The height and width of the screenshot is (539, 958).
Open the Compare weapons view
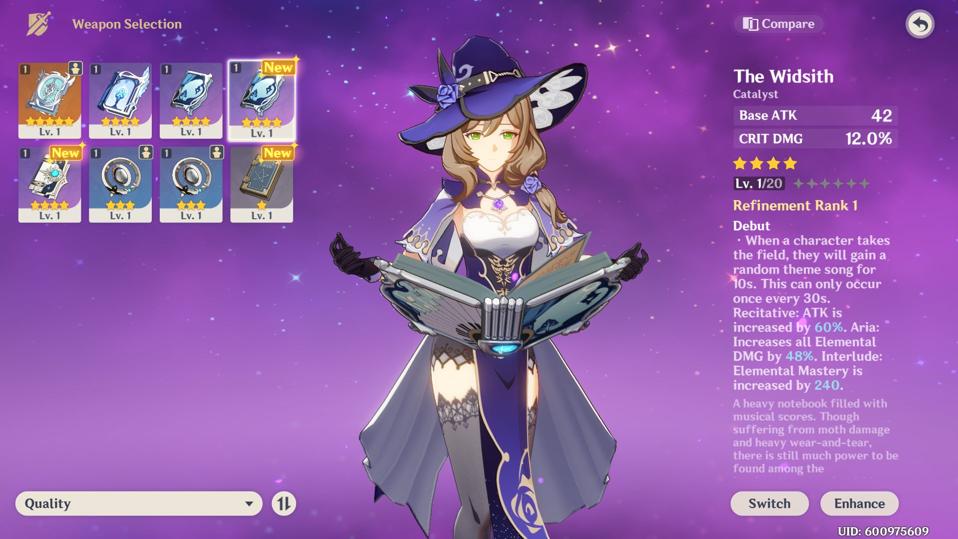(779, 24)
